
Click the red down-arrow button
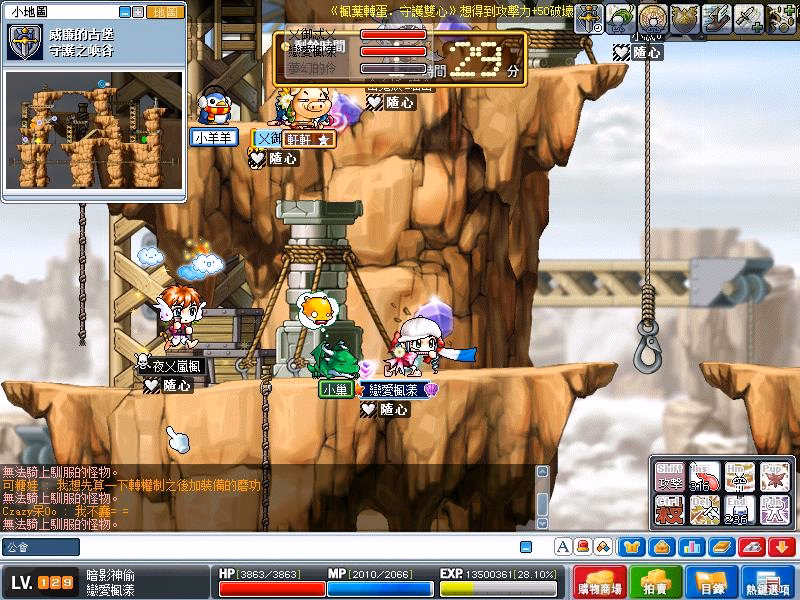pyautogui.click(x=781, y=547)
